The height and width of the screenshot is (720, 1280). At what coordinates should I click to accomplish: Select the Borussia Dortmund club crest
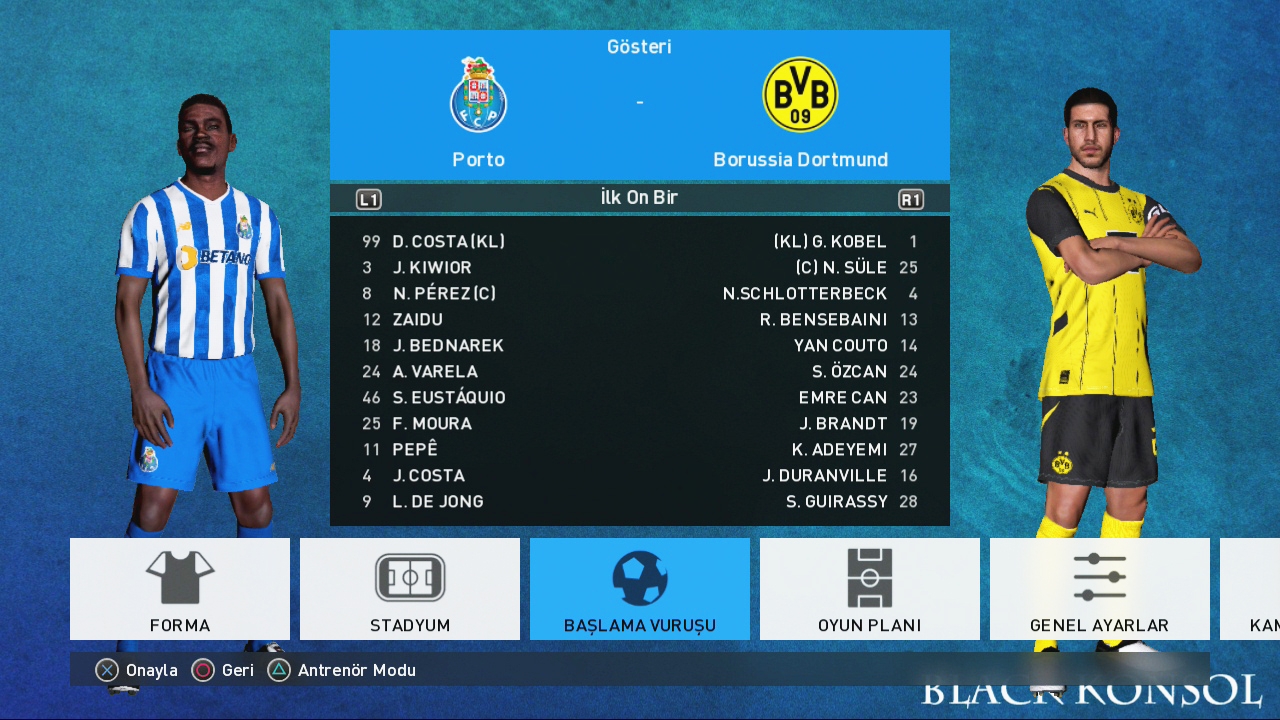click(800, 95)
